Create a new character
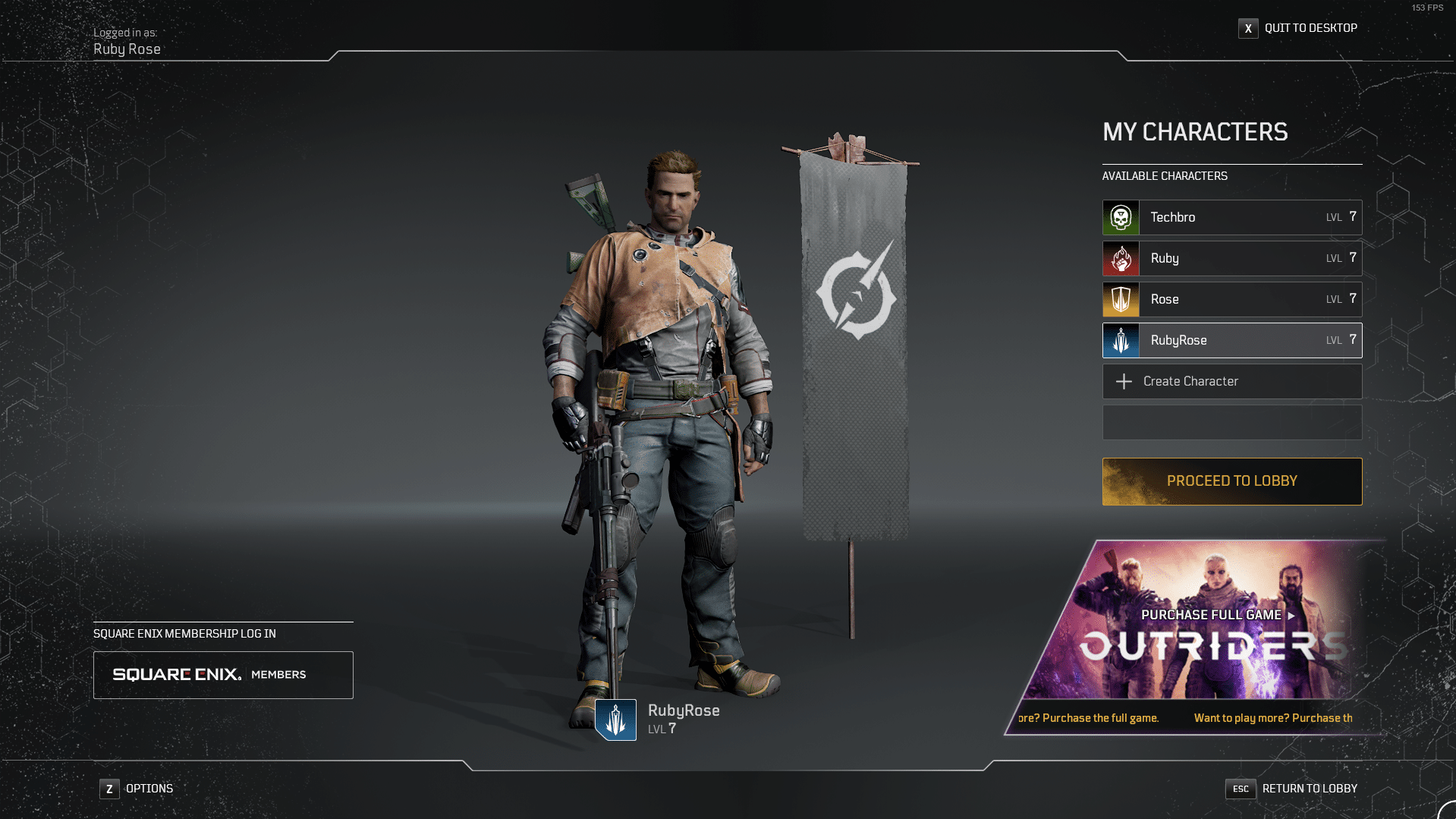Viewport: 1456px width, 819px height. click(x=1231, y=382)
